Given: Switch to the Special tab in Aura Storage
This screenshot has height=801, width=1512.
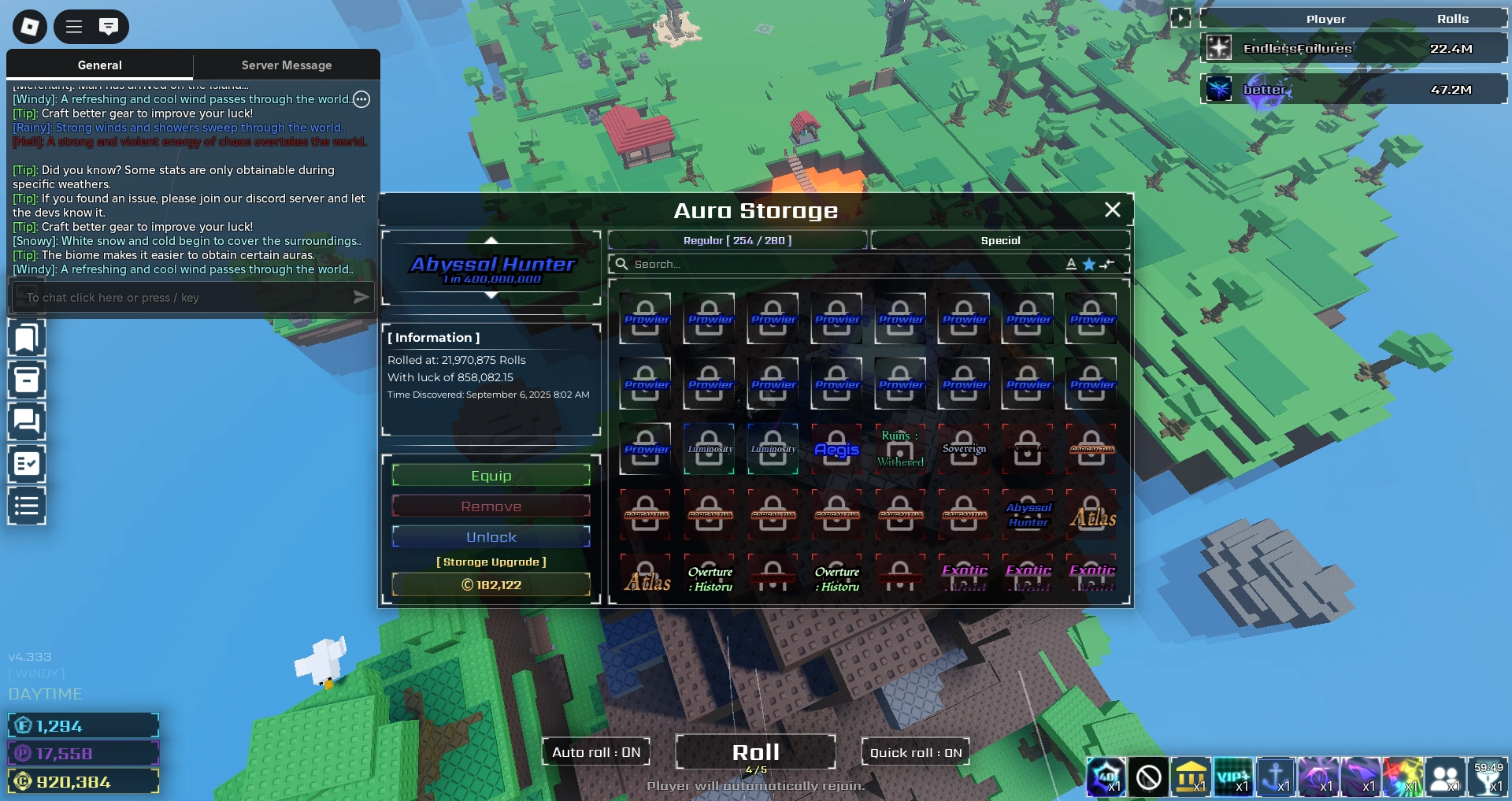Looking at the screenshot, I should pos(1001,240).
